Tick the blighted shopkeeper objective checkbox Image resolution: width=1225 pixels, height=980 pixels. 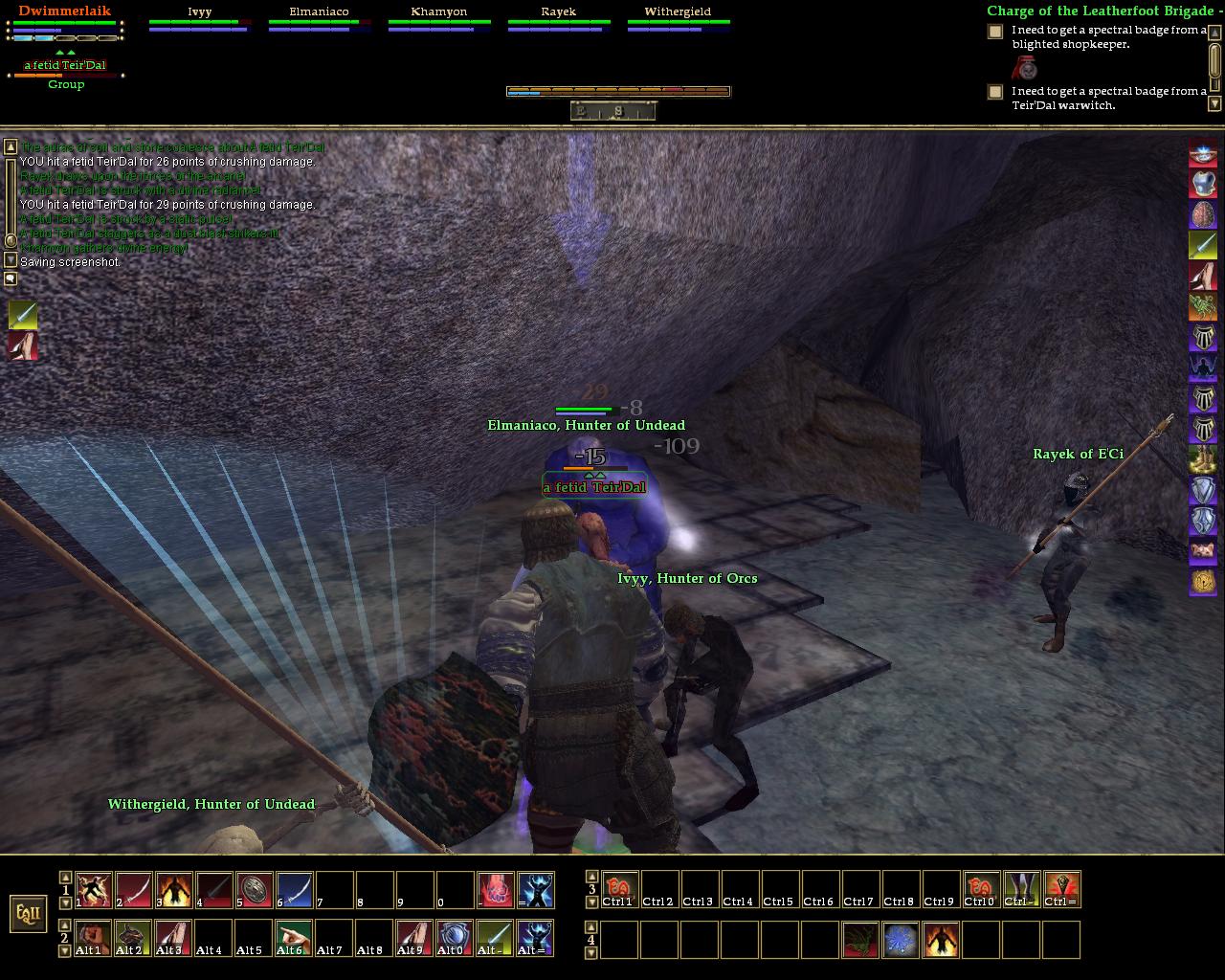995,31
